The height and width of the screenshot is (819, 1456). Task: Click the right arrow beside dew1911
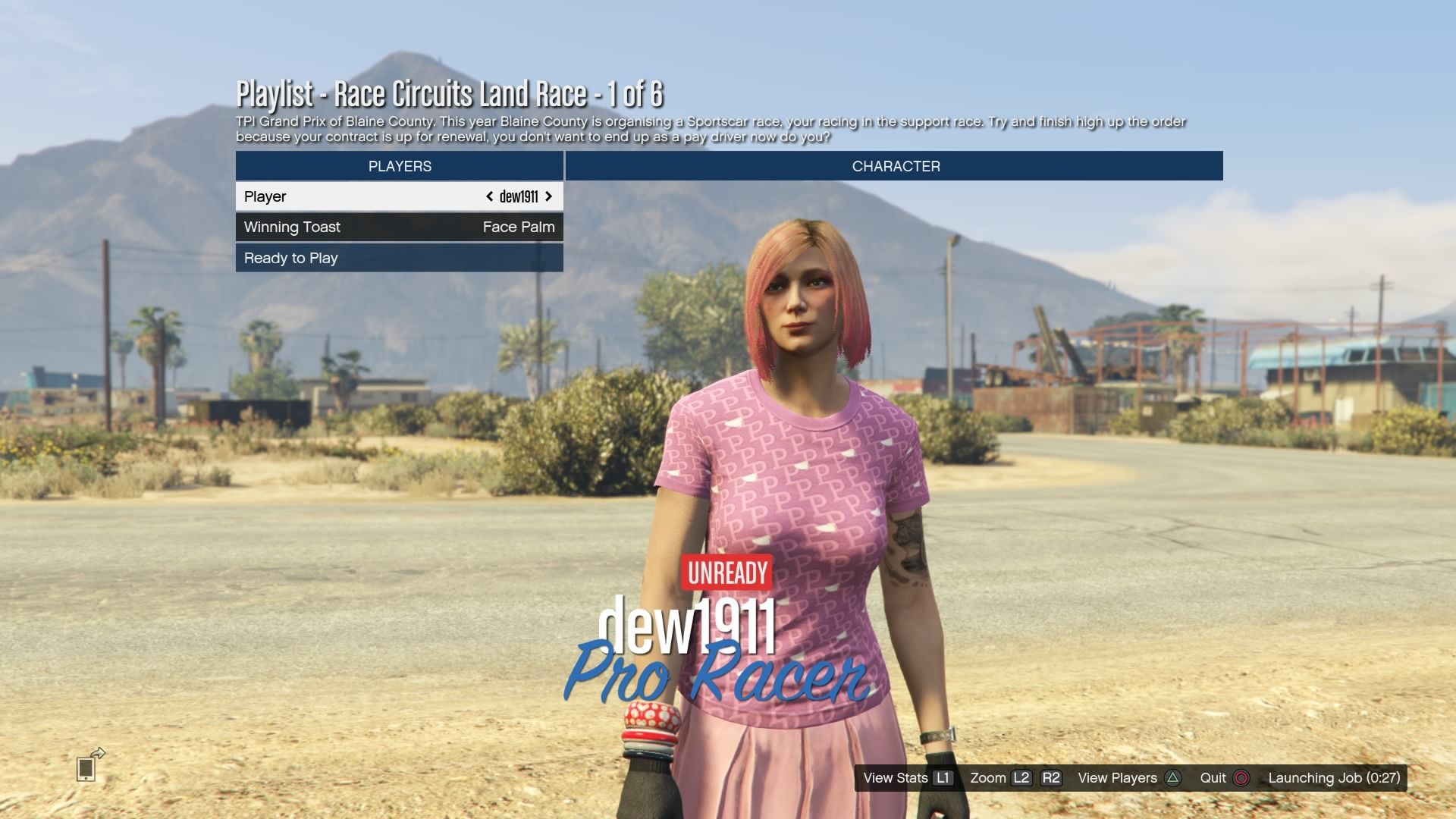point(548,196)
